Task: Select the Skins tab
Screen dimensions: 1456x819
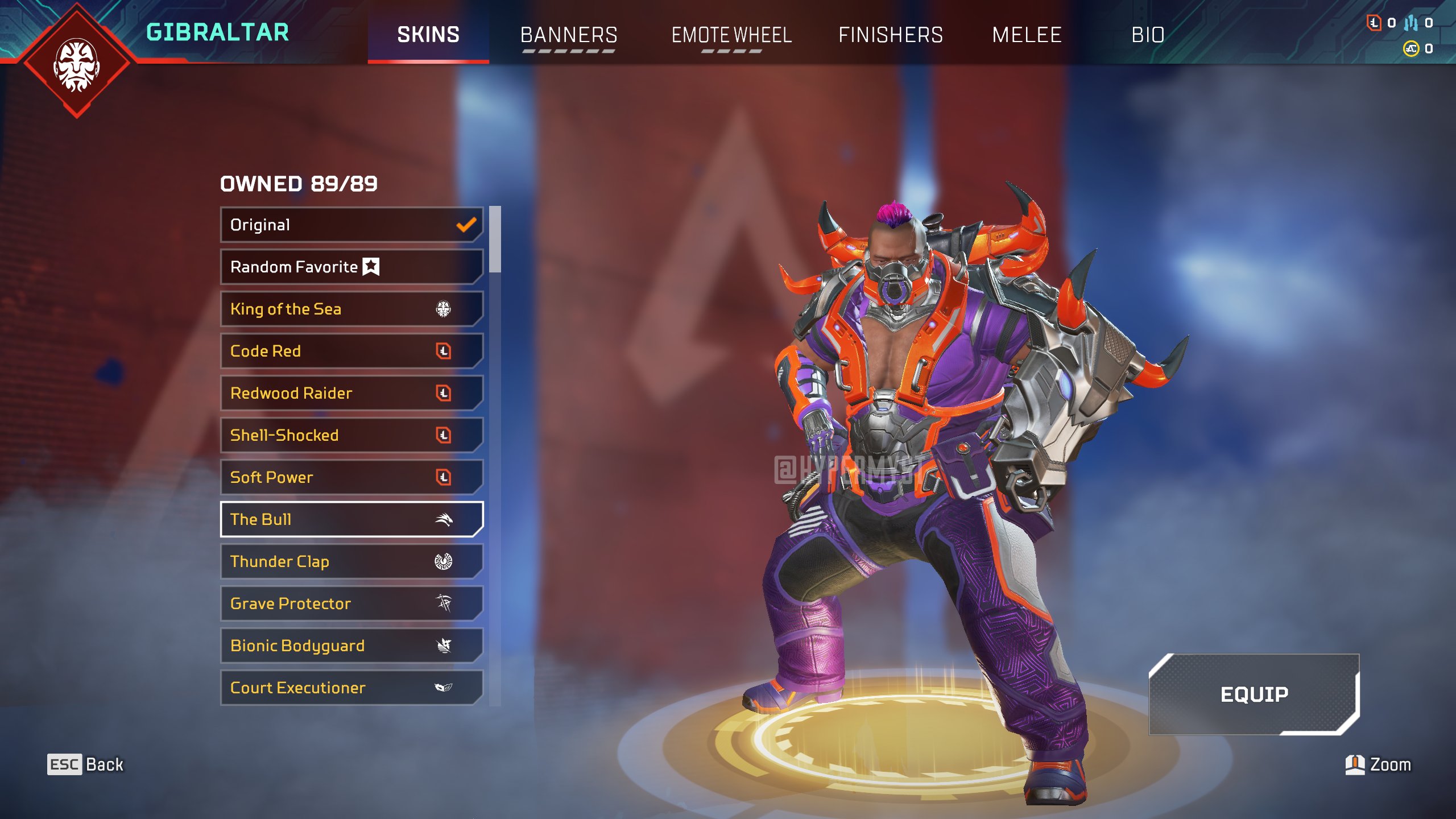Action: 428,35
